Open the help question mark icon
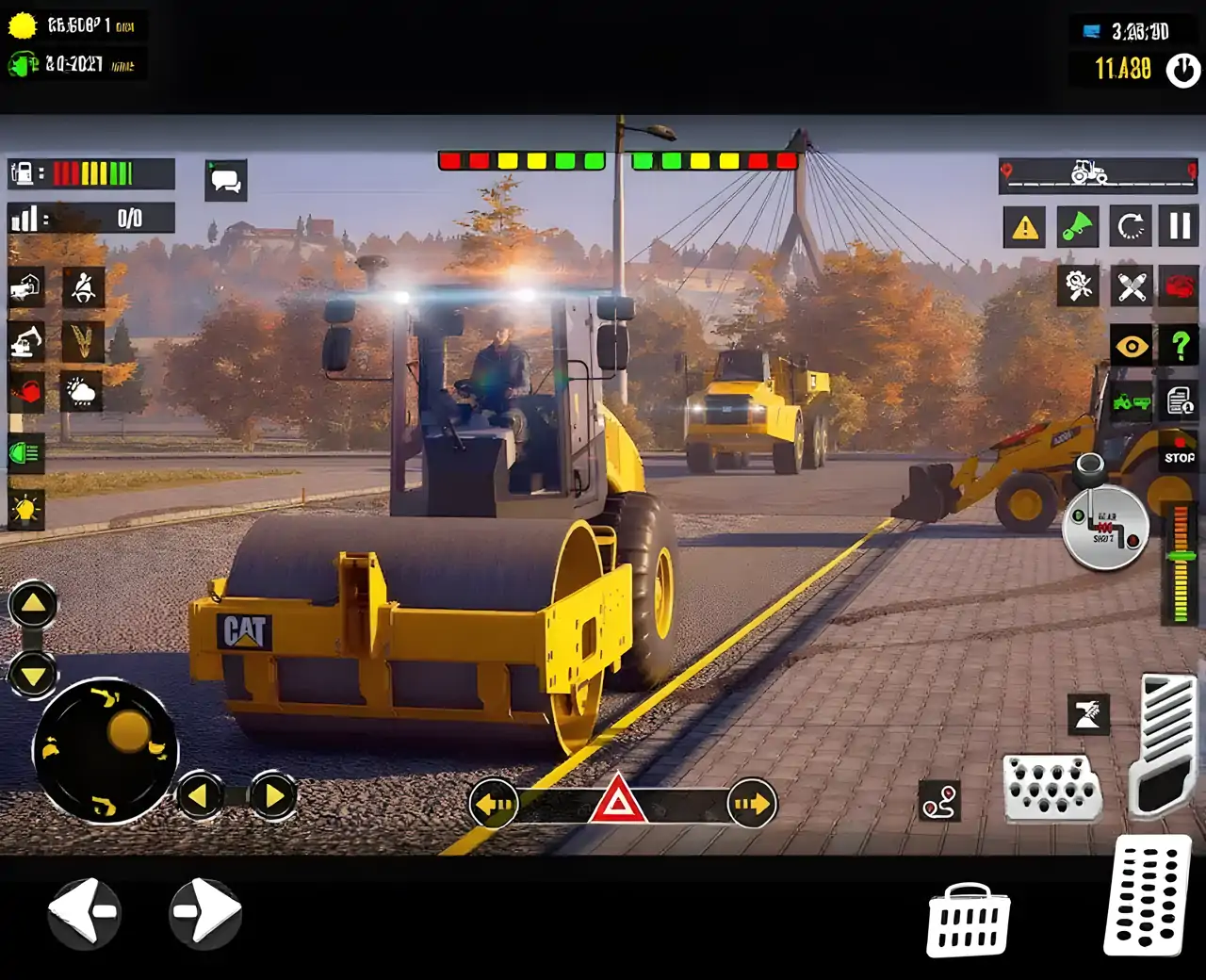 [x=1180, y=346]
